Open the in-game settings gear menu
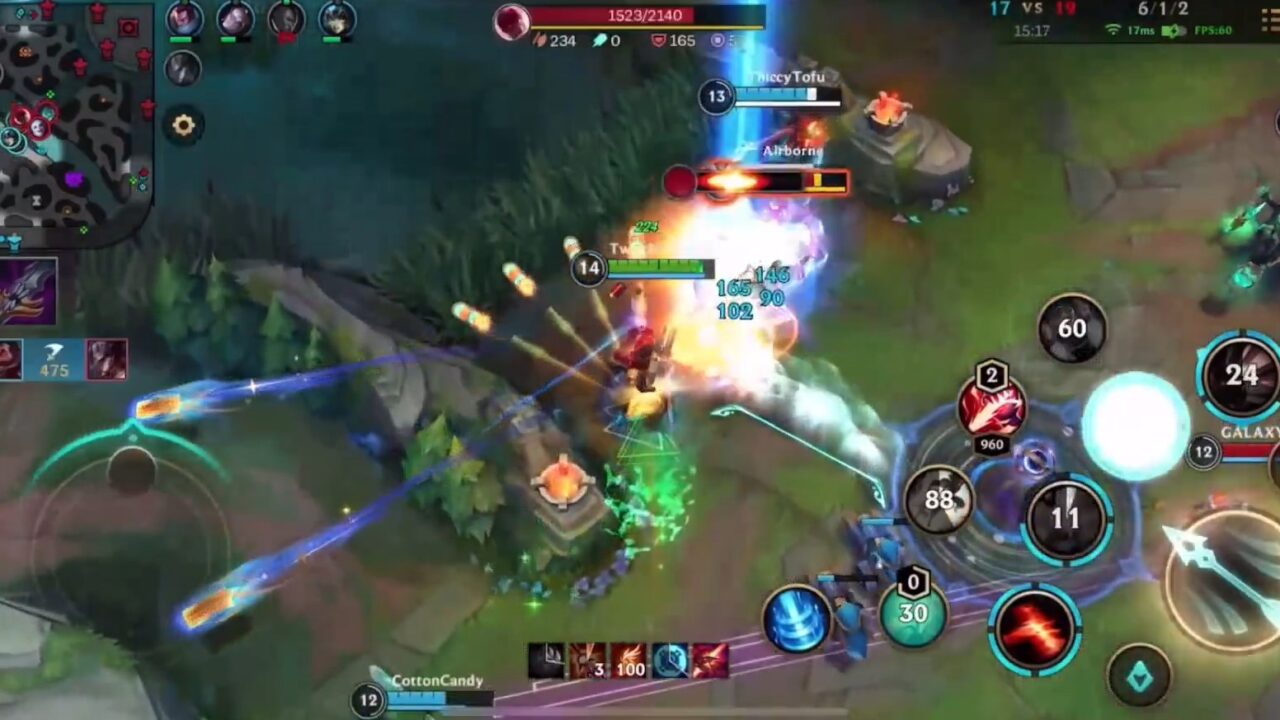 click(182, 122)
